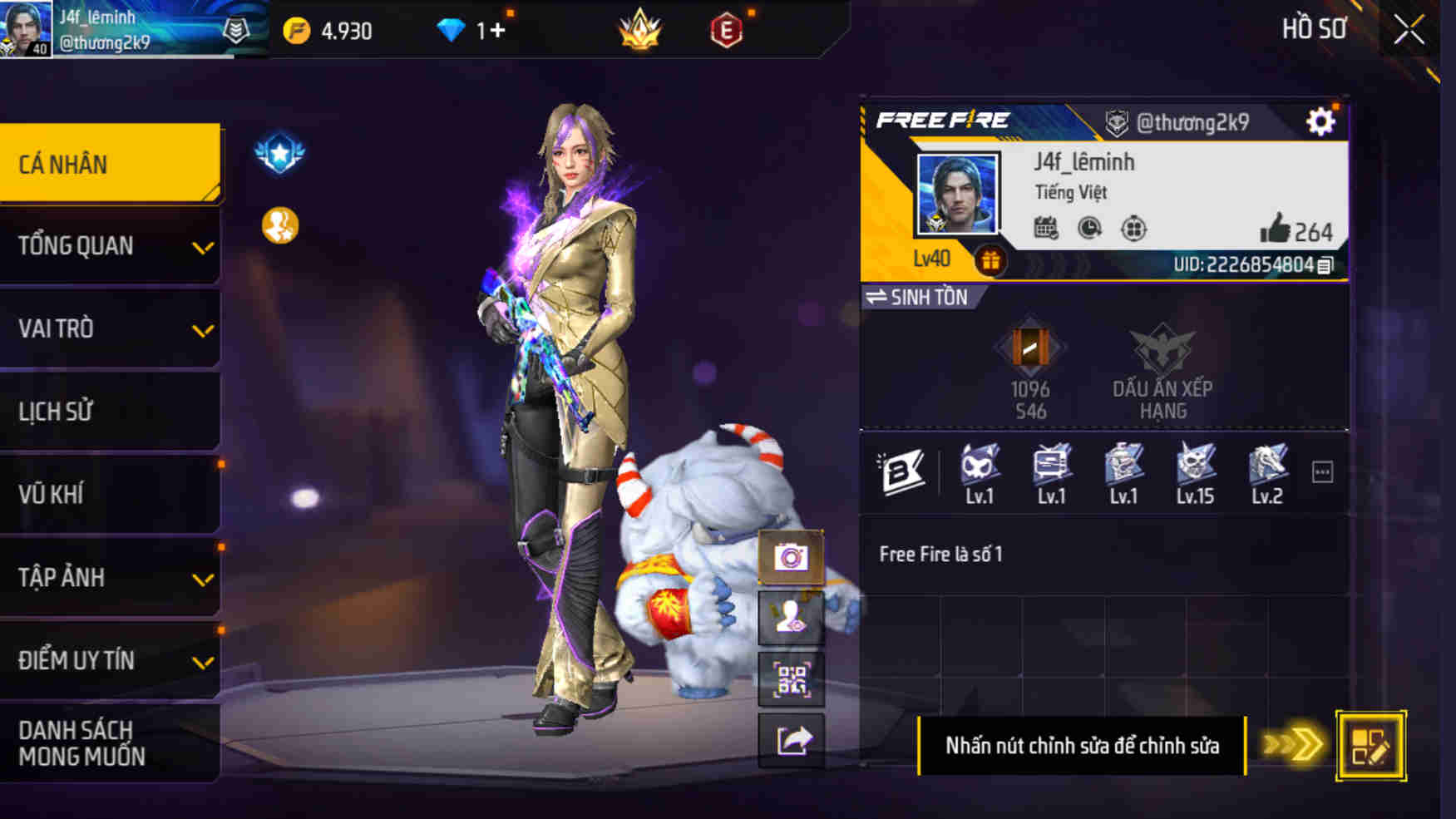Open the LỊCH SỬ tab

coord(109,411)
